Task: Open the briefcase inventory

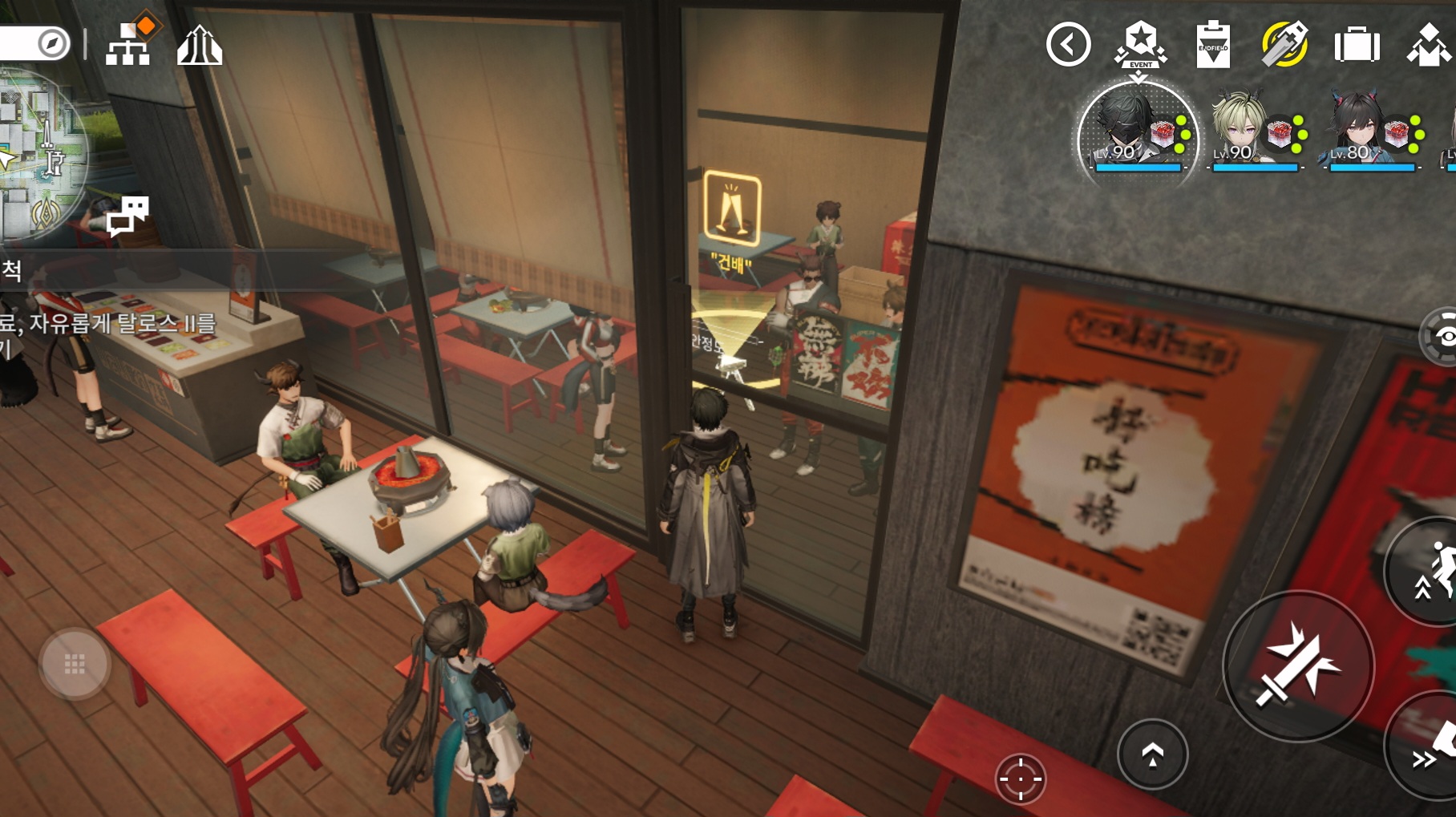Action: [x=1357, y=45]
